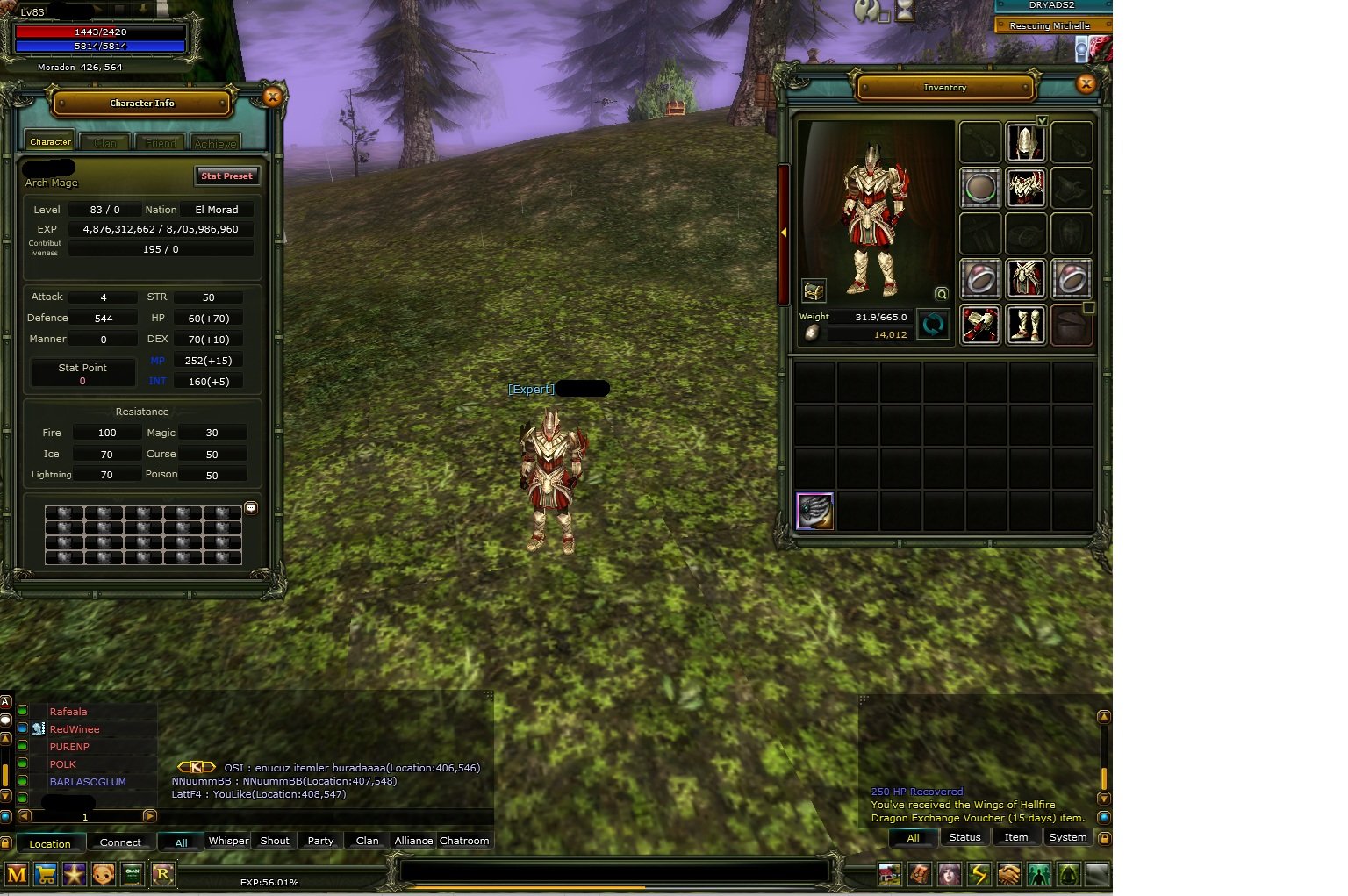Click the handshake trade icon in bottom-right hotbar
The image size is (1348, 896).
(1007, 874)
